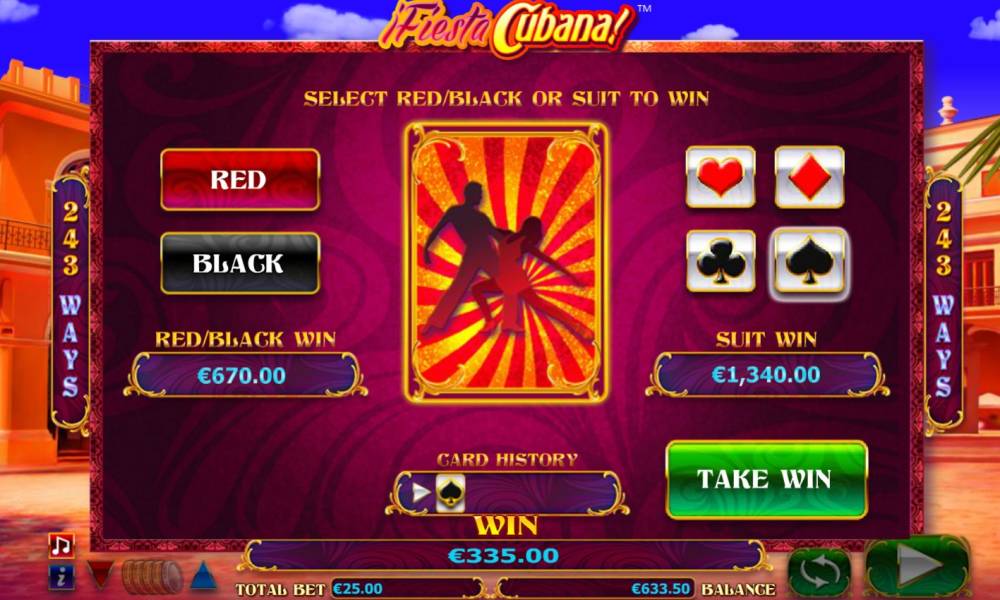Toggle the music note sound icon

[61, 545]
